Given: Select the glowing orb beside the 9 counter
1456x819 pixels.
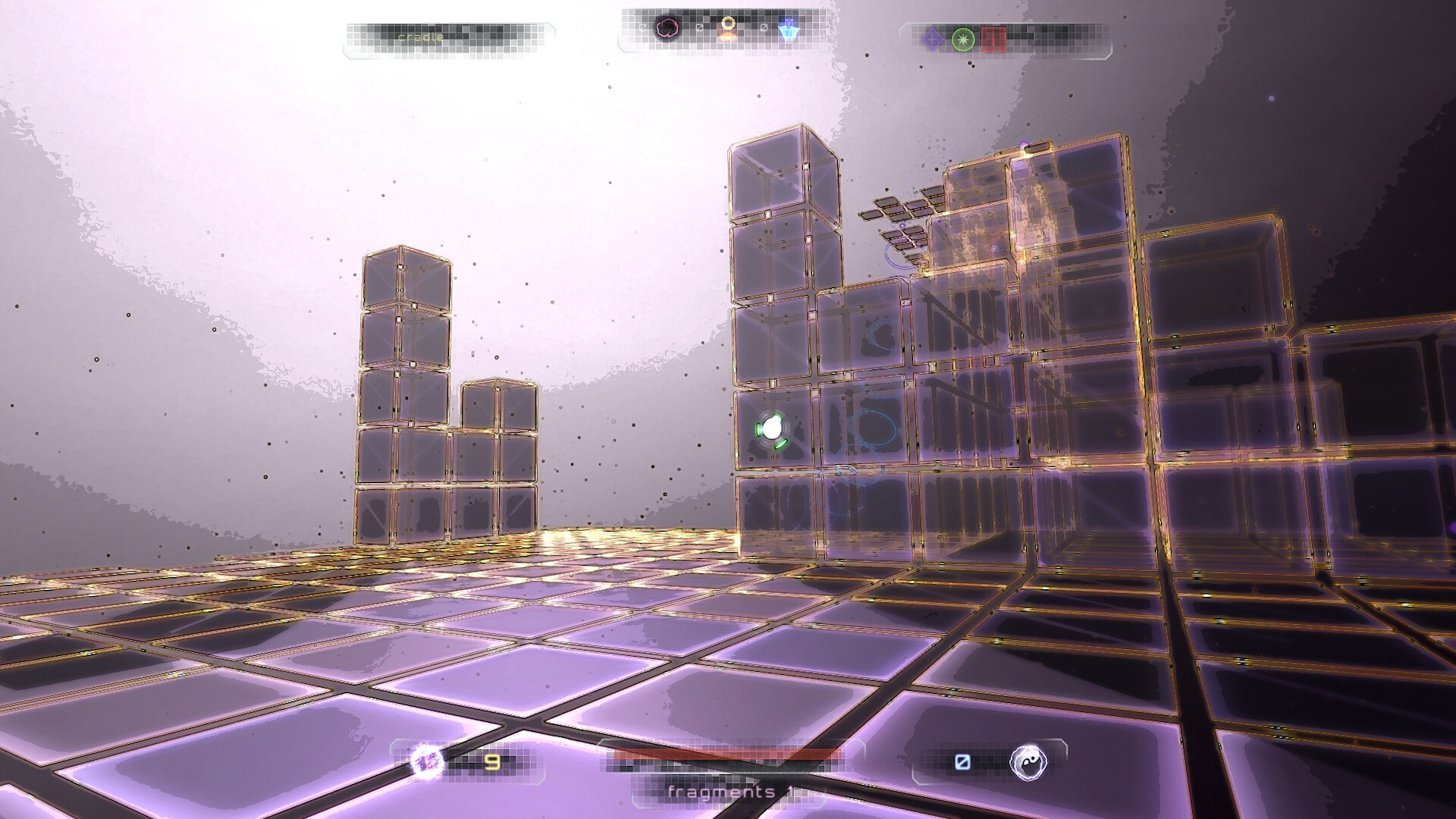Looking at the screenshot, I should [x=426, y=760].
